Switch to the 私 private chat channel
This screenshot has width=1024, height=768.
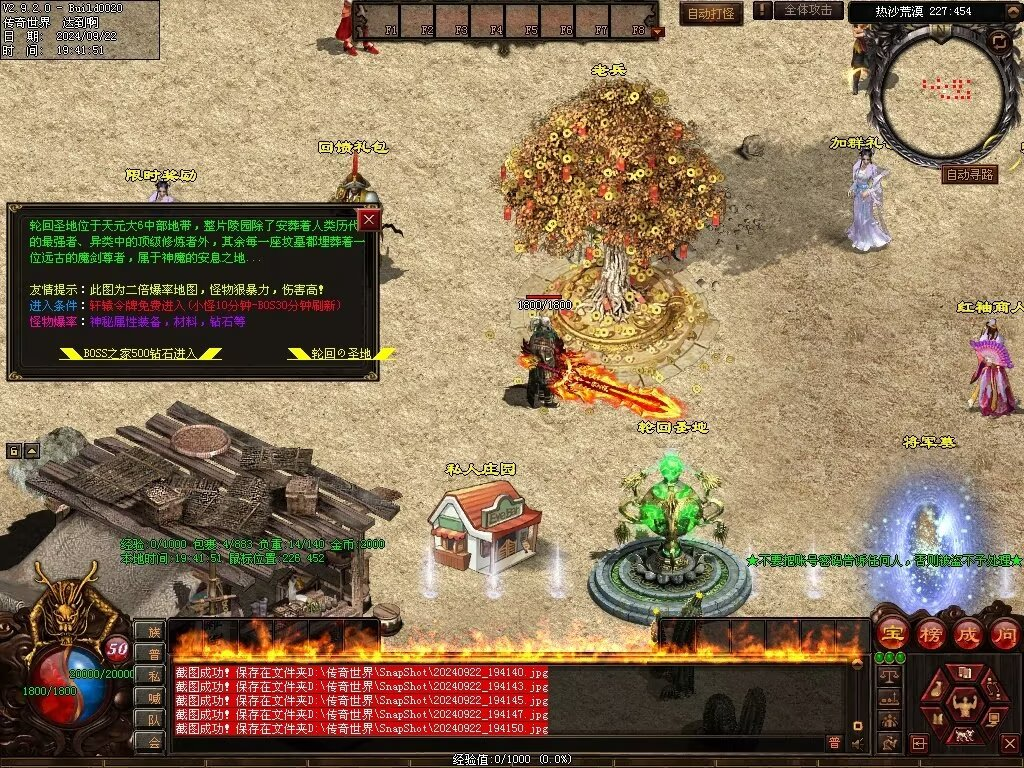(x=153, y=675)
